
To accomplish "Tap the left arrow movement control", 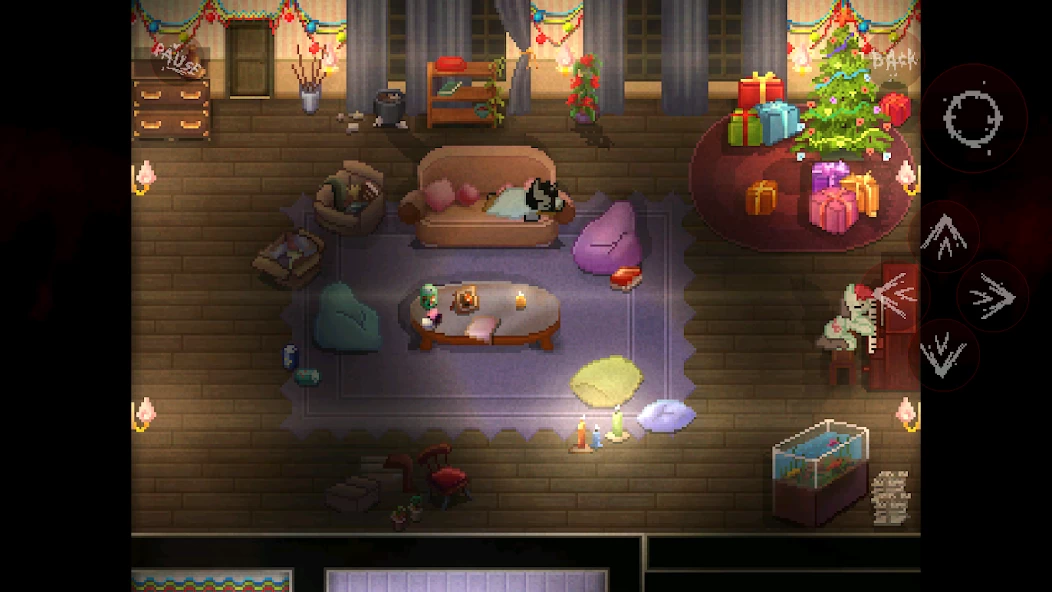I will click(897, 294).
